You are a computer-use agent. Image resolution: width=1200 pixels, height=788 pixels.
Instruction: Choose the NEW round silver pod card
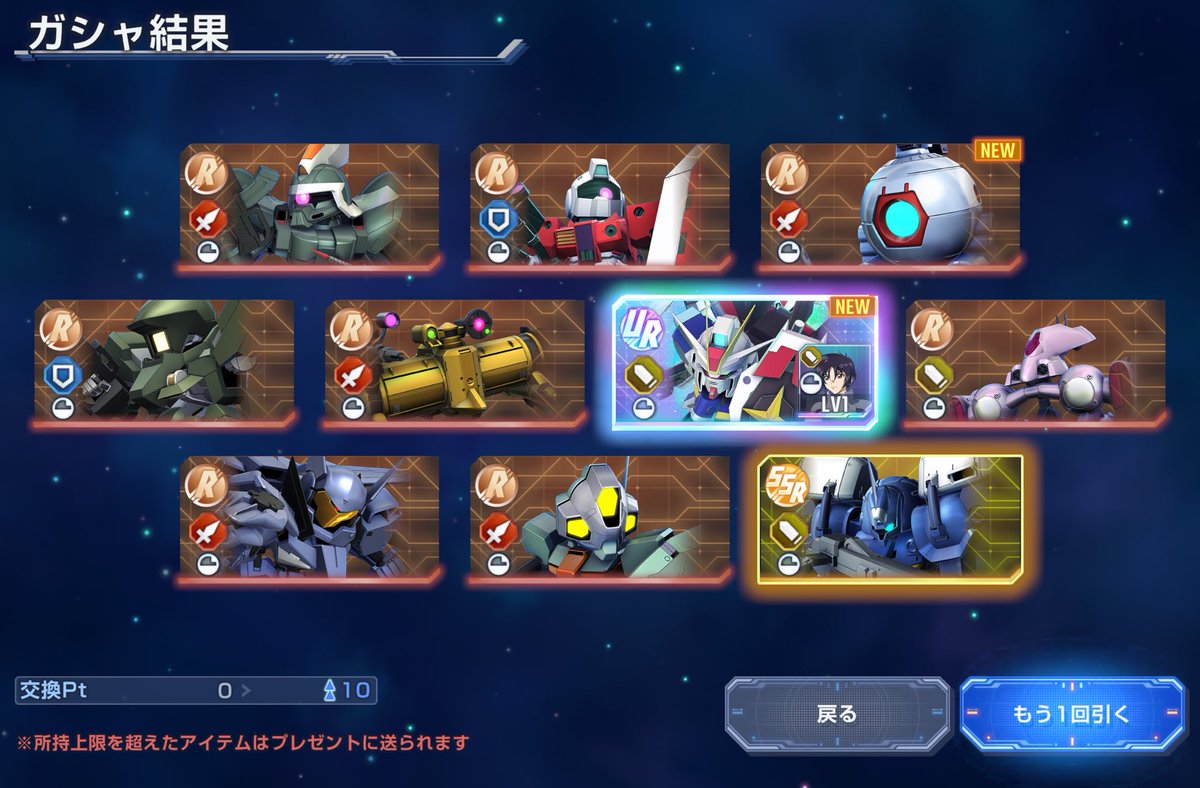[x=891, y=207]
